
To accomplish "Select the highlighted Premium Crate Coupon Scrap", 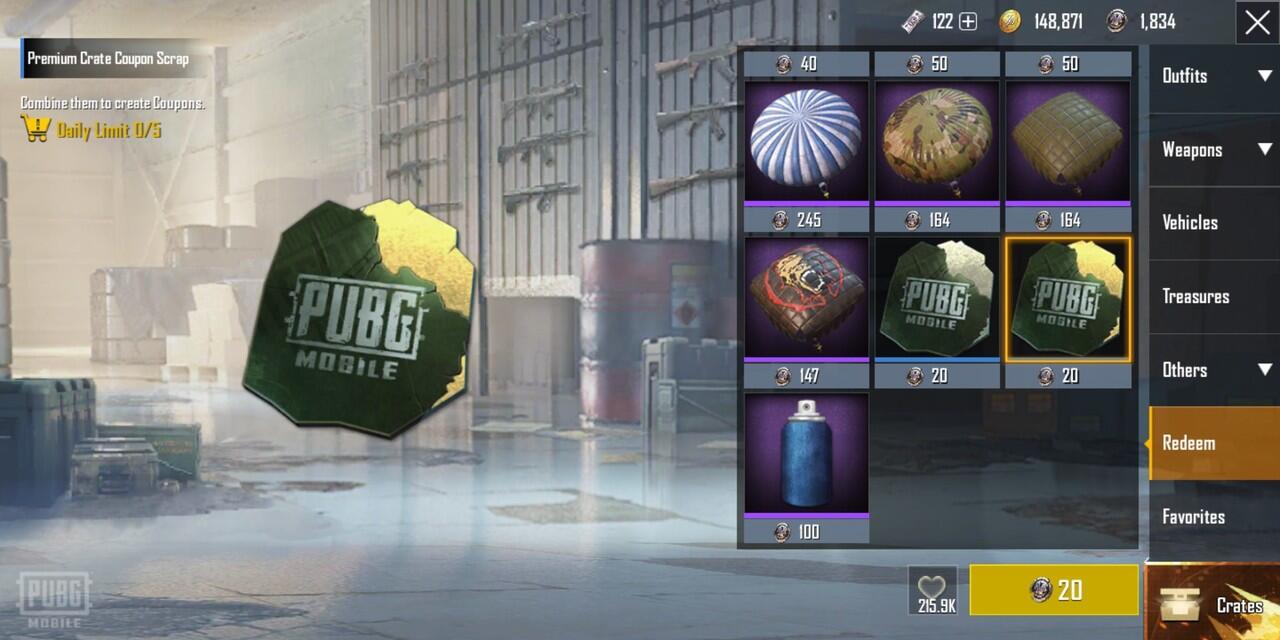I will click(1068, 298).
